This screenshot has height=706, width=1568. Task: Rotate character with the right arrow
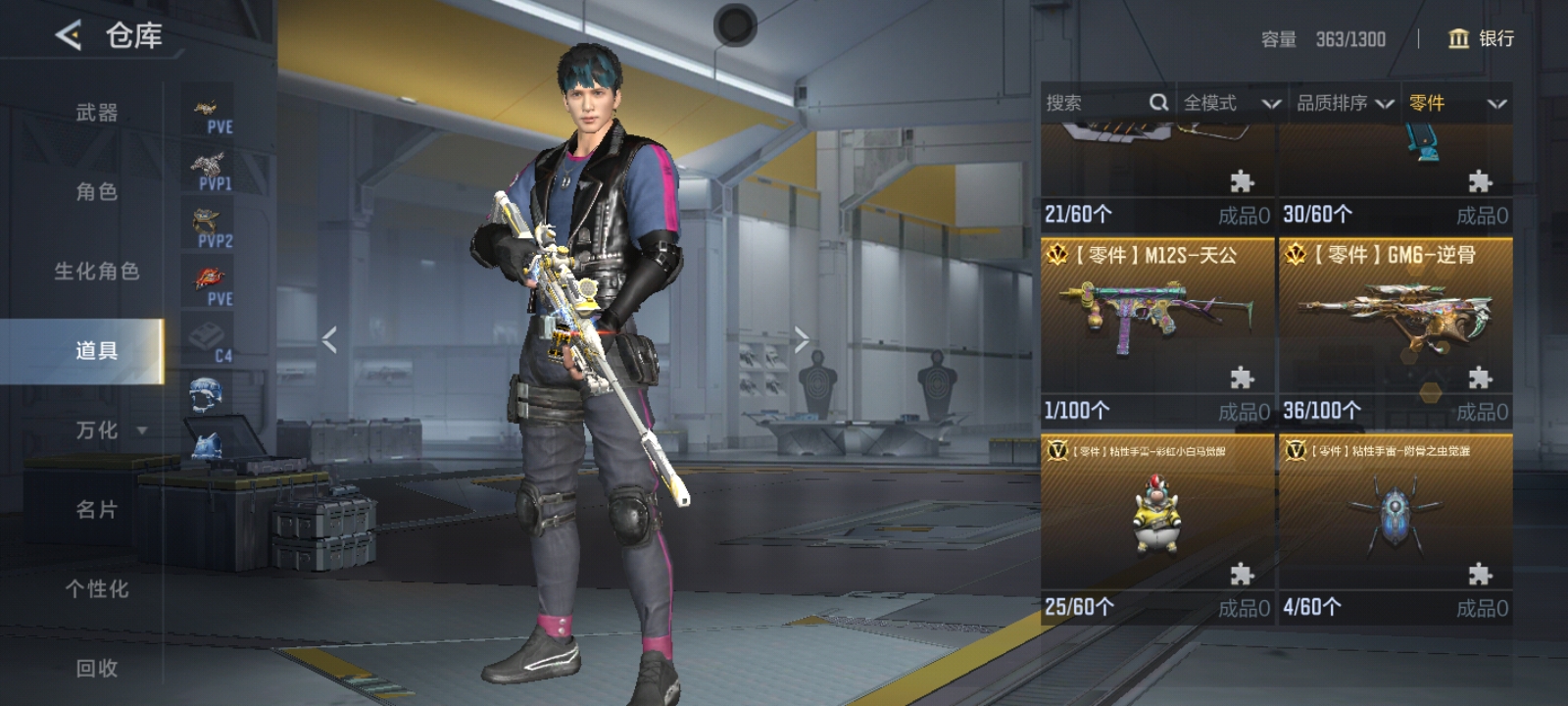802,340
